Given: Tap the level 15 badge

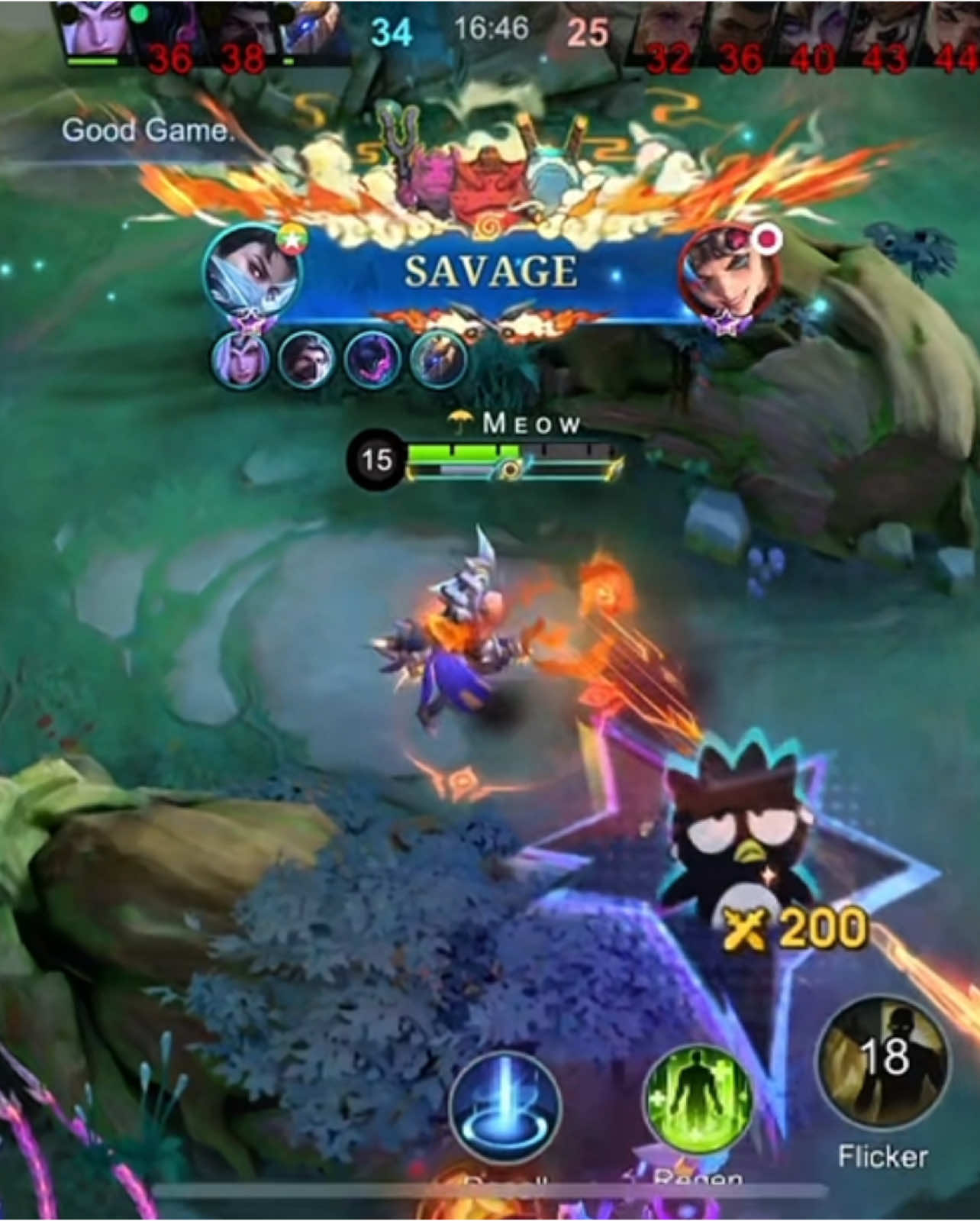Looking at the screenshot, I should coord(376,459).
